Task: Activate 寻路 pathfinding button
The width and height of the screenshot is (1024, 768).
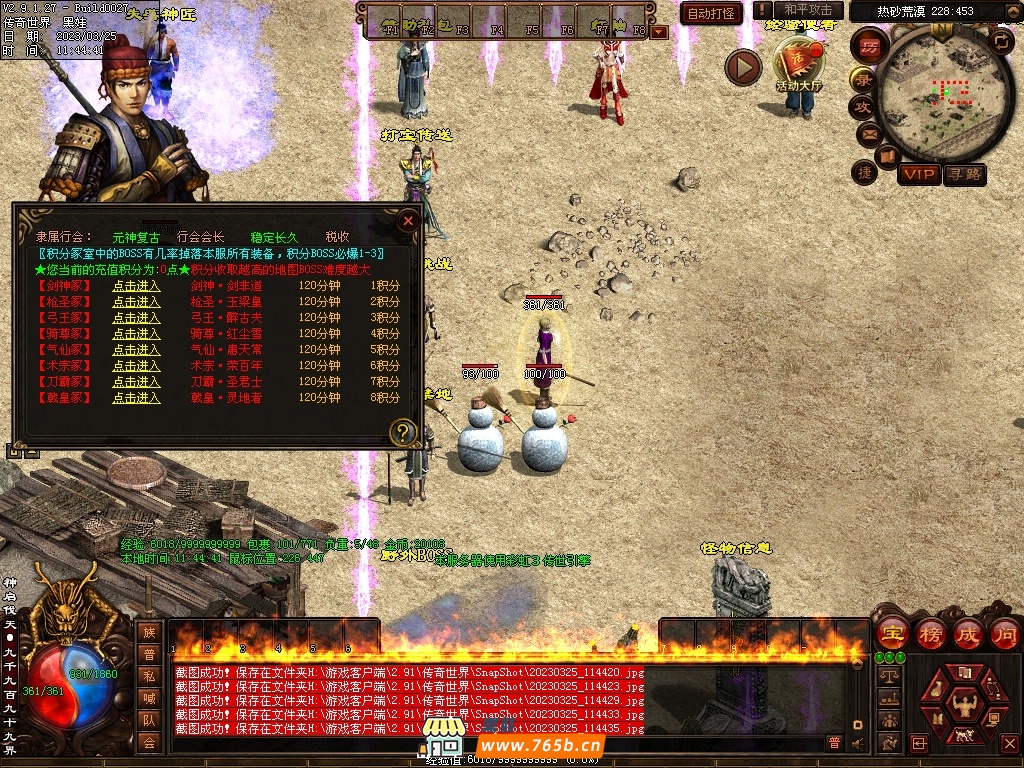Action: (x=964, y=175)
